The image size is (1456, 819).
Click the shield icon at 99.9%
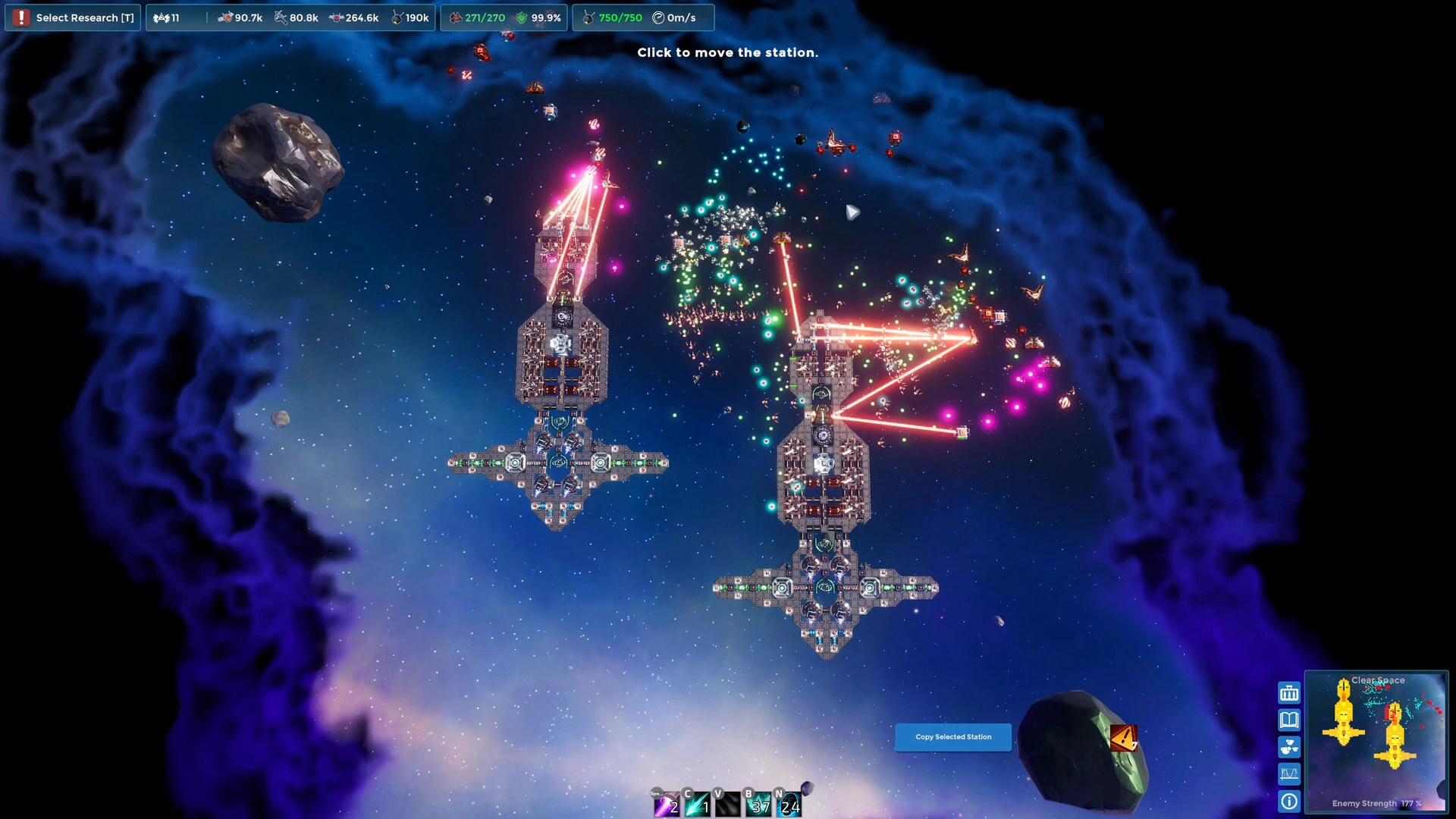[523, 17]
